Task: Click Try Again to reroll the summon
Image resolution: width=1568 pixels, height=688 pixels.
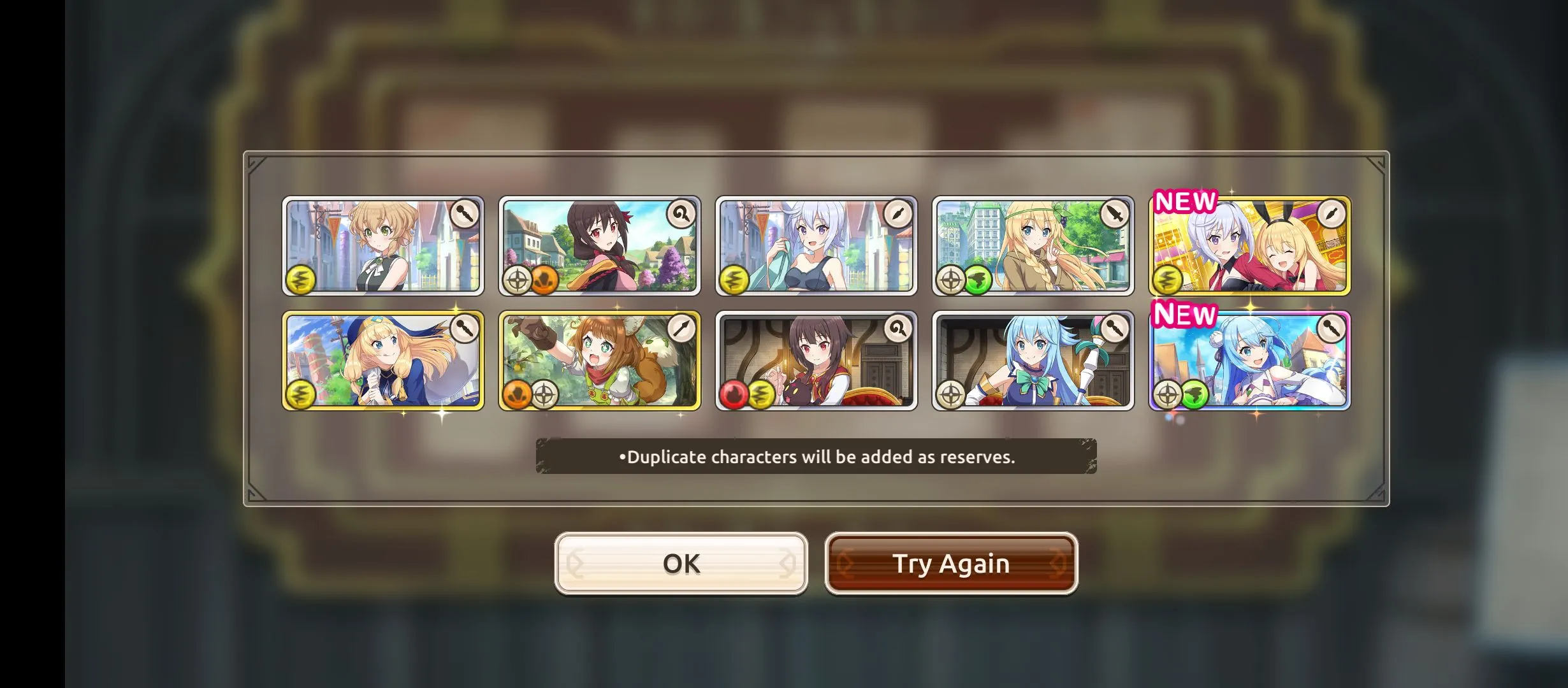Action: (951, 563)
